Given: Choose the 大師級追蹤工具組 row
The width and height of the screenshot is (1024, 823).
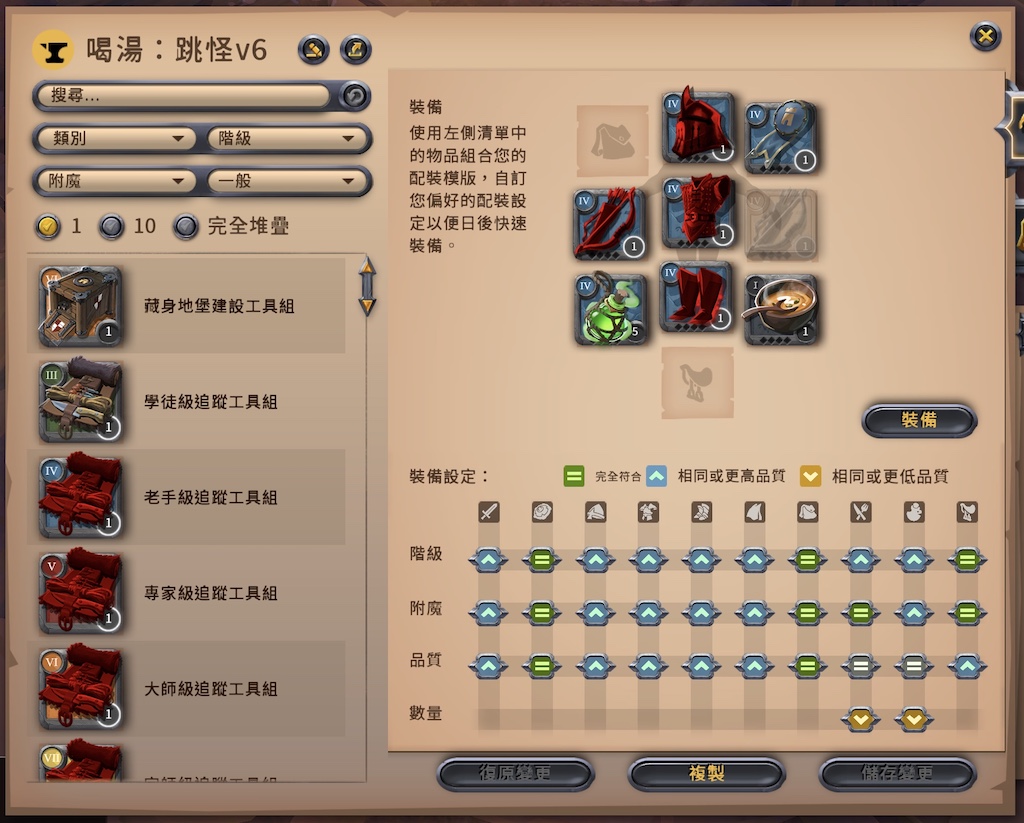Looking at the screenshot, I should [190, 689].
